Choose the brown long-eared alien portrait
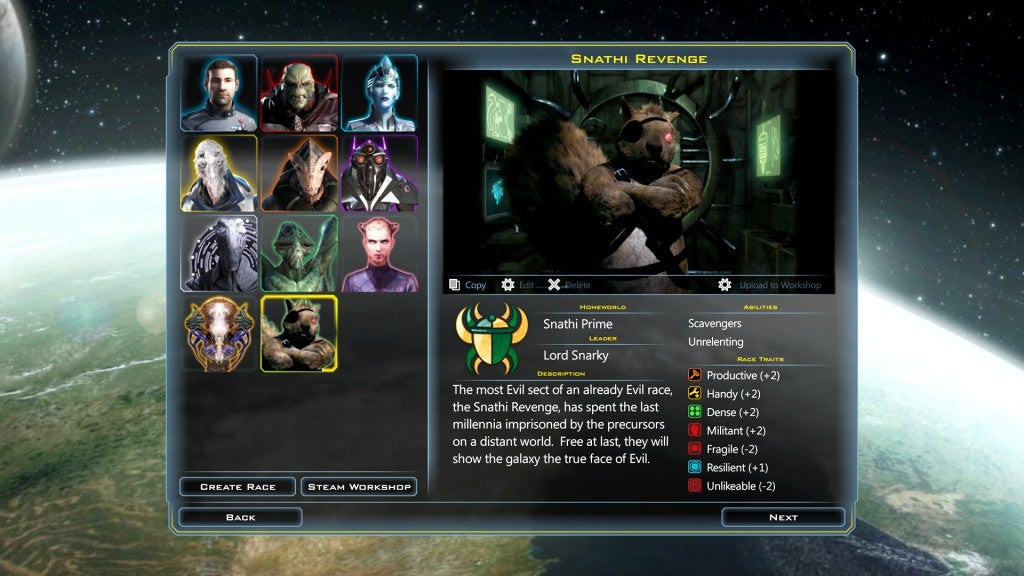The height and width of the screenshot is (576, 1024). click(299, 173)
